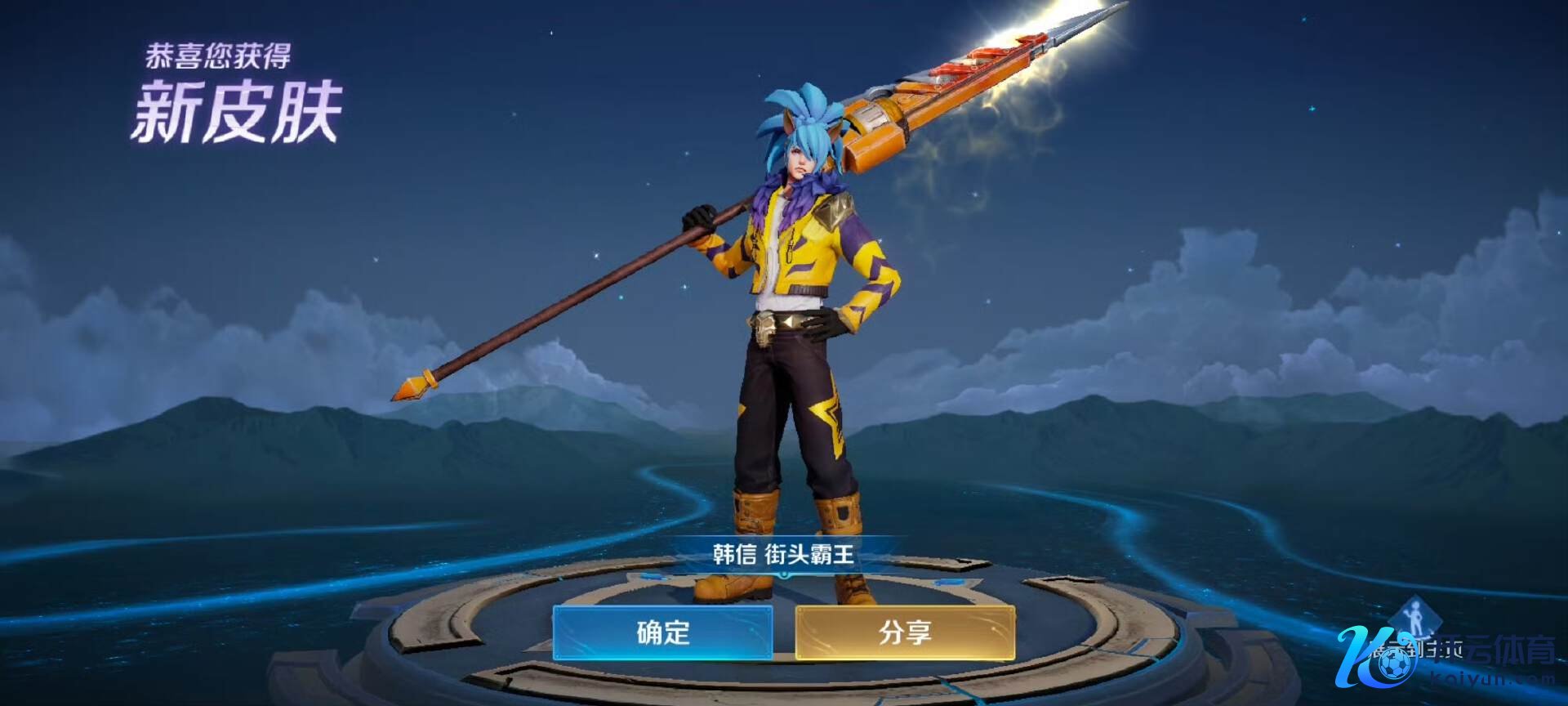
Task: Share the skin using the 分享 button
Action: [905, 632]
